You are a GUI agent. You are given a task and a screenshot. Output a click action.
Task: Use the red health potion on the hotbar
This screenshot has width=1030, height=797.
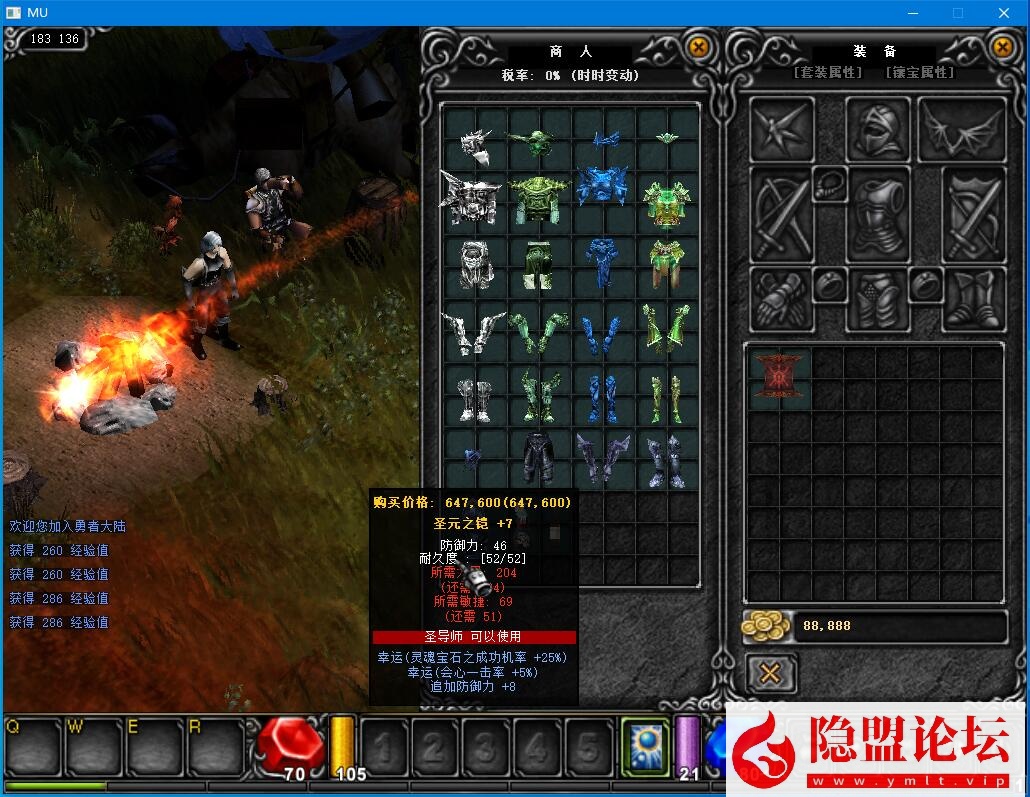pos(291,745)
